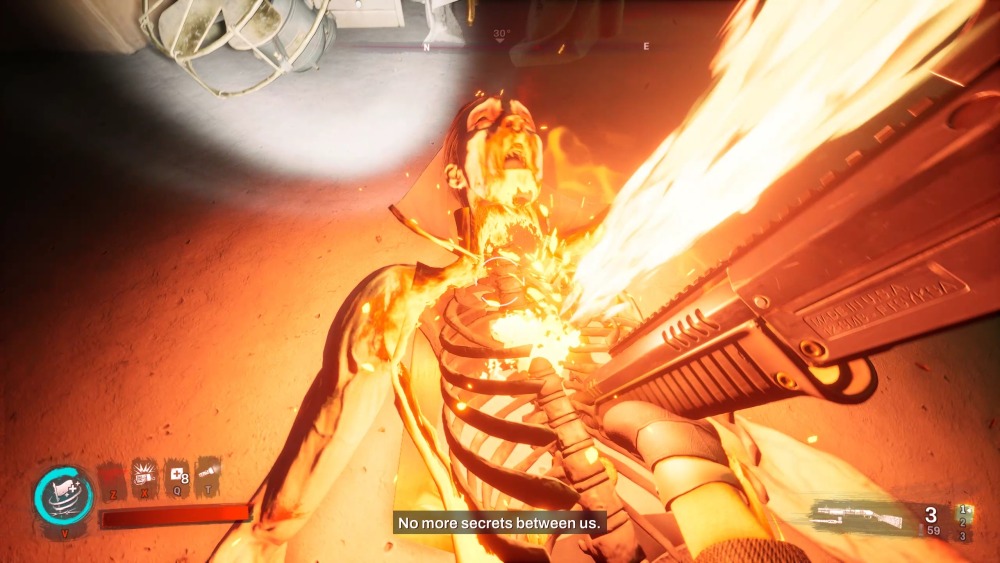Switch to weapon slot 3
This screenshot has height=563, width=1000.
click(x=963, y=537)
